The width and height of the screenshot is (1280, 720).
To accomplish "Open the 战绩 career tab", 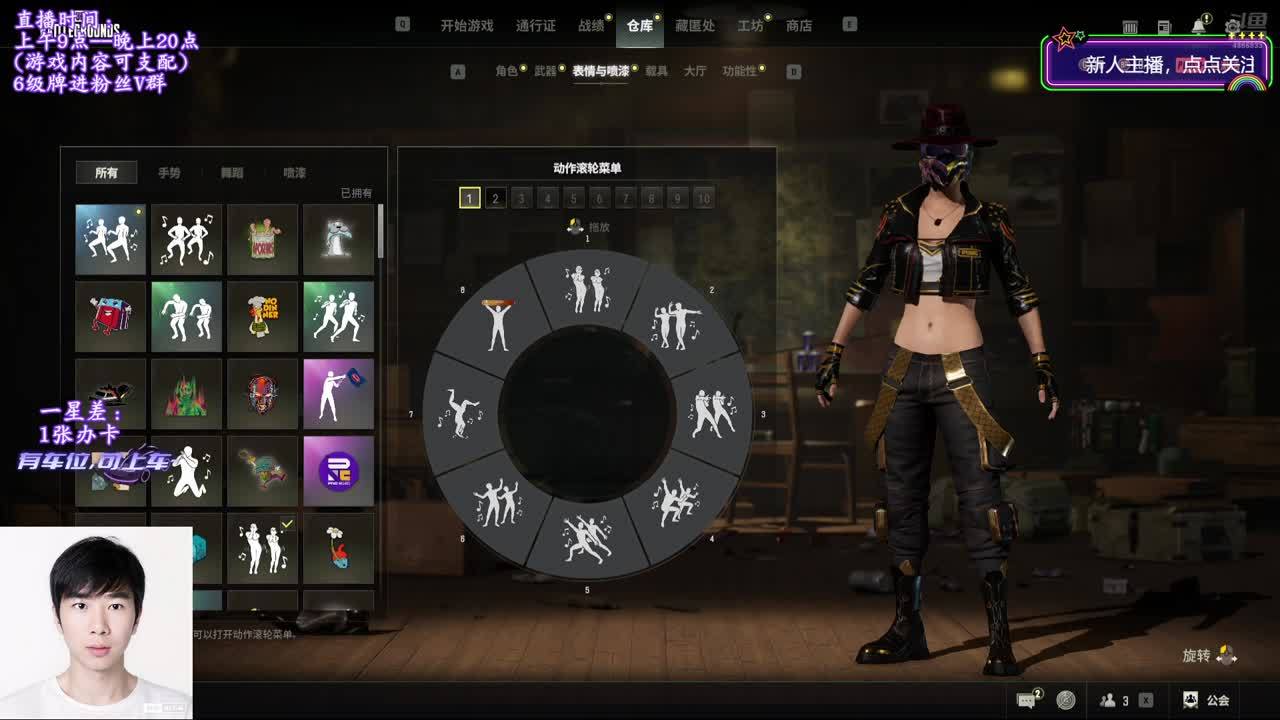I will [x=591, y=26].
